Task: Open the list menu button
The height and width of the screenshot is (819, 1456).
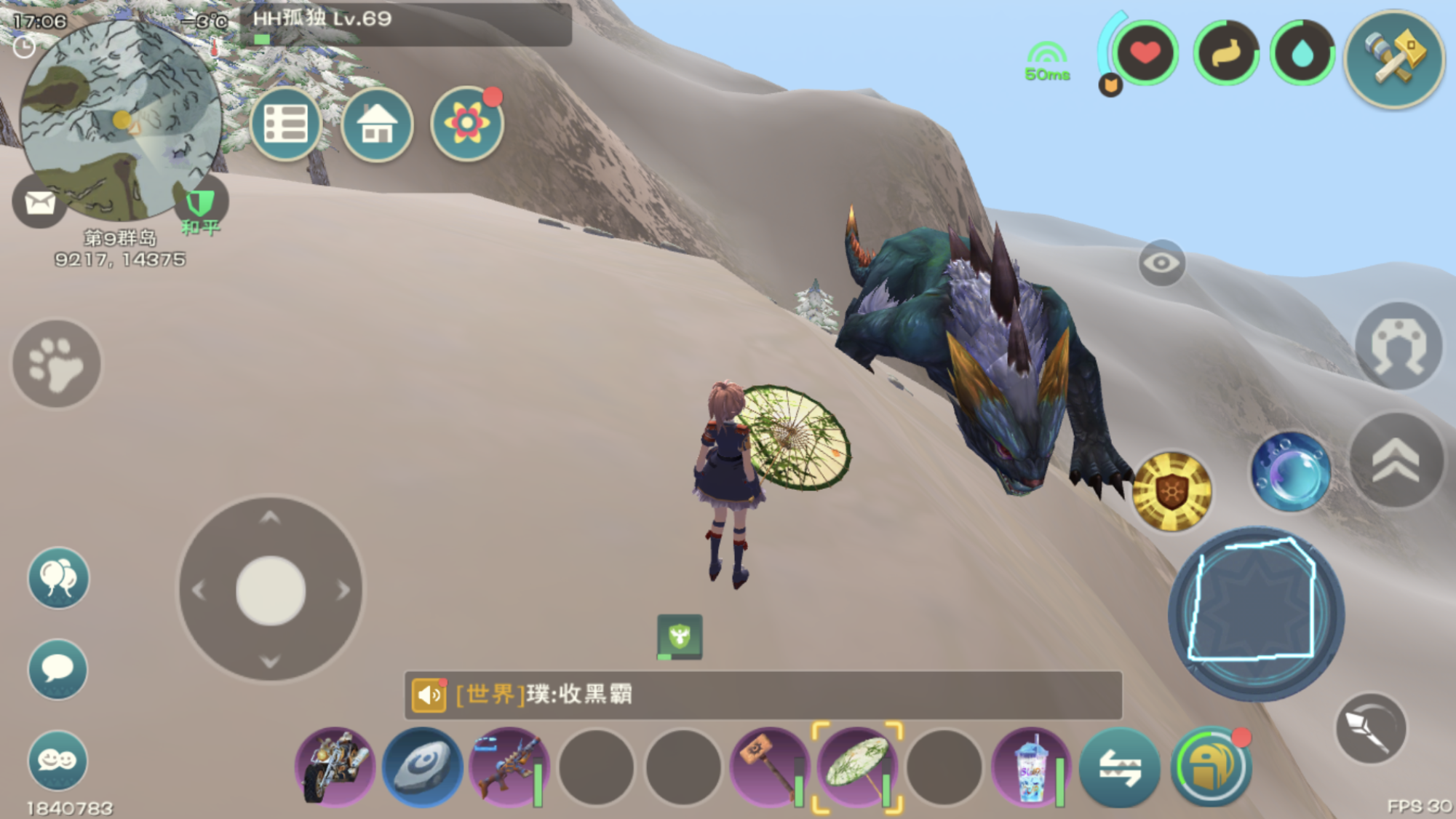Action: coord(286,124)
